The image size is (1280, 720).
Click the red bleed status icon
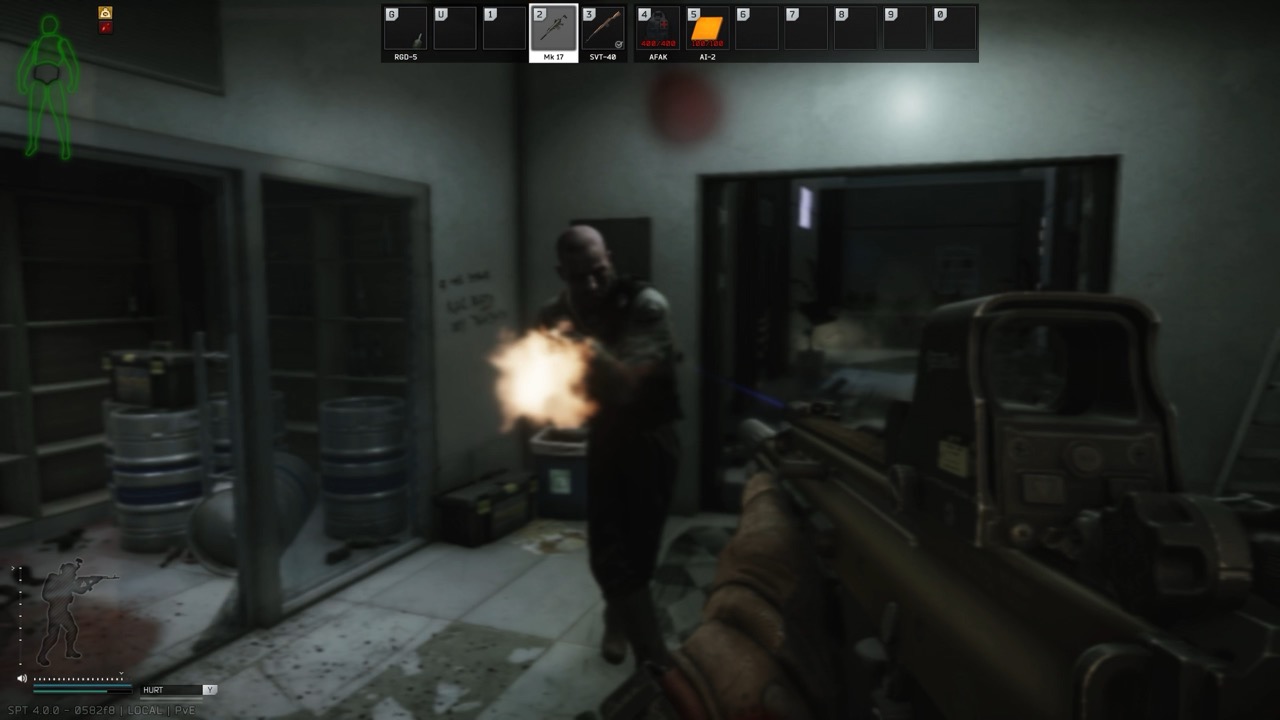pos(104,27)
